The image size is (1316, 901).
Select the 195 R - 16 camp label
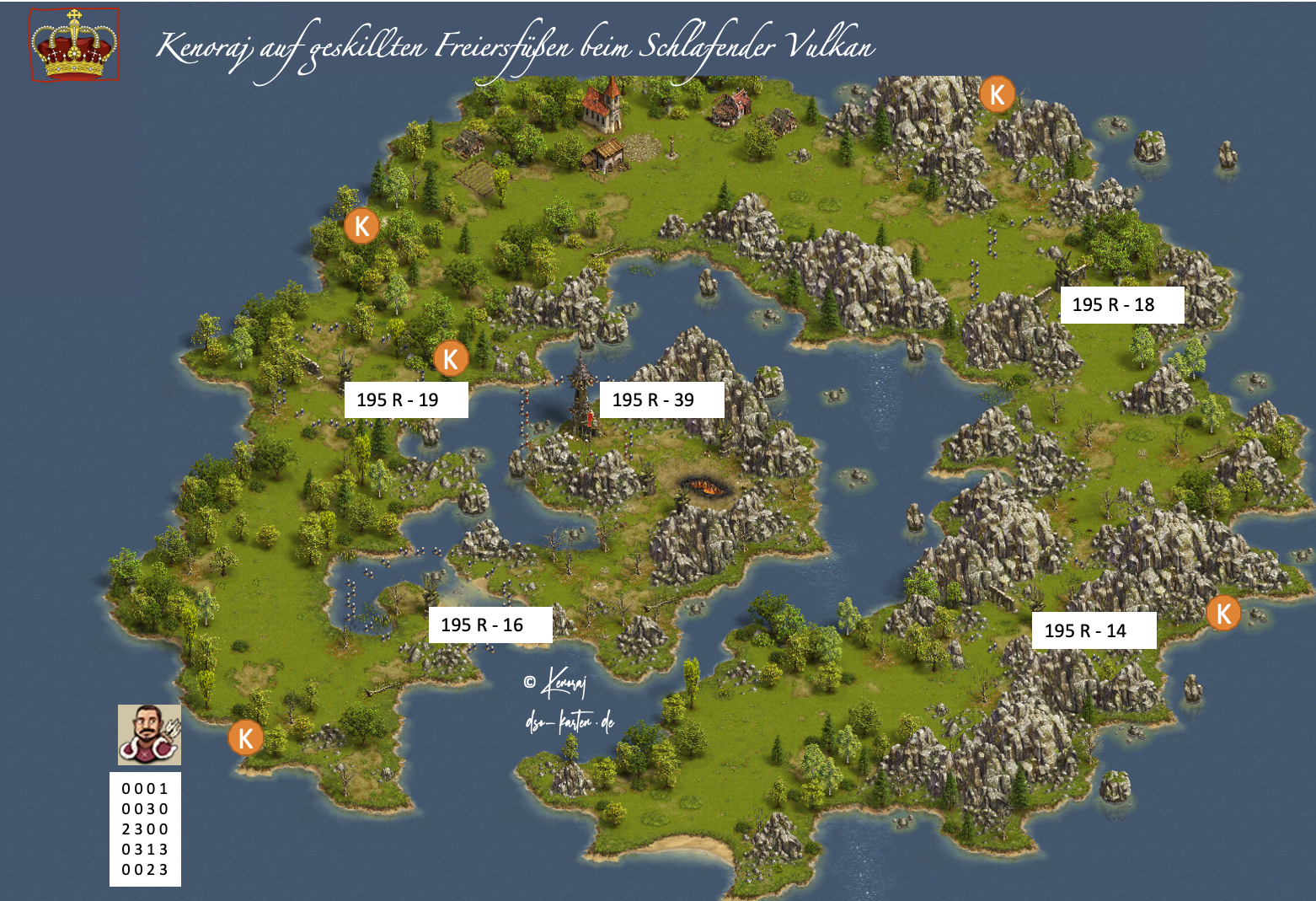pyautogui.click(x=490, y=625)
